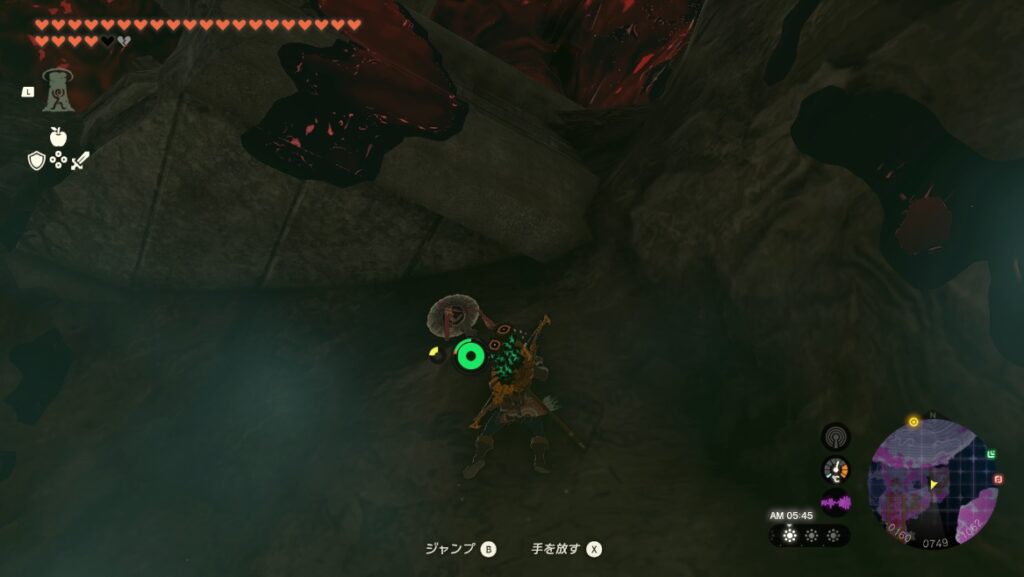Open the apple materials quick-select

click(x=58, y=137)
